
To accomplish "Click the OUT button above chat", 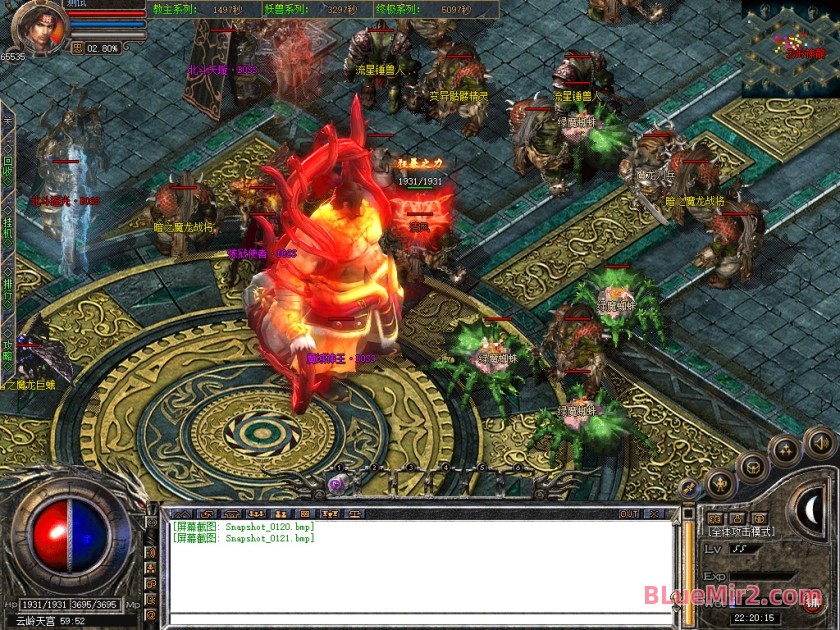I will pyautogui.click(x=629, y=514).
